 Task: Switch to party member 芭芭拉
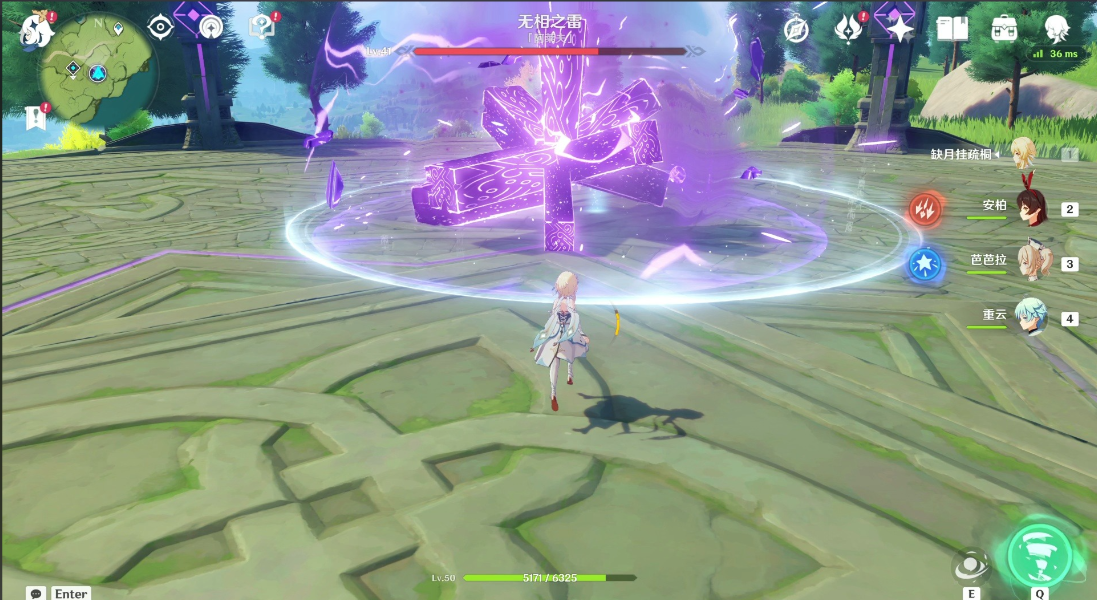[1030, 262]
